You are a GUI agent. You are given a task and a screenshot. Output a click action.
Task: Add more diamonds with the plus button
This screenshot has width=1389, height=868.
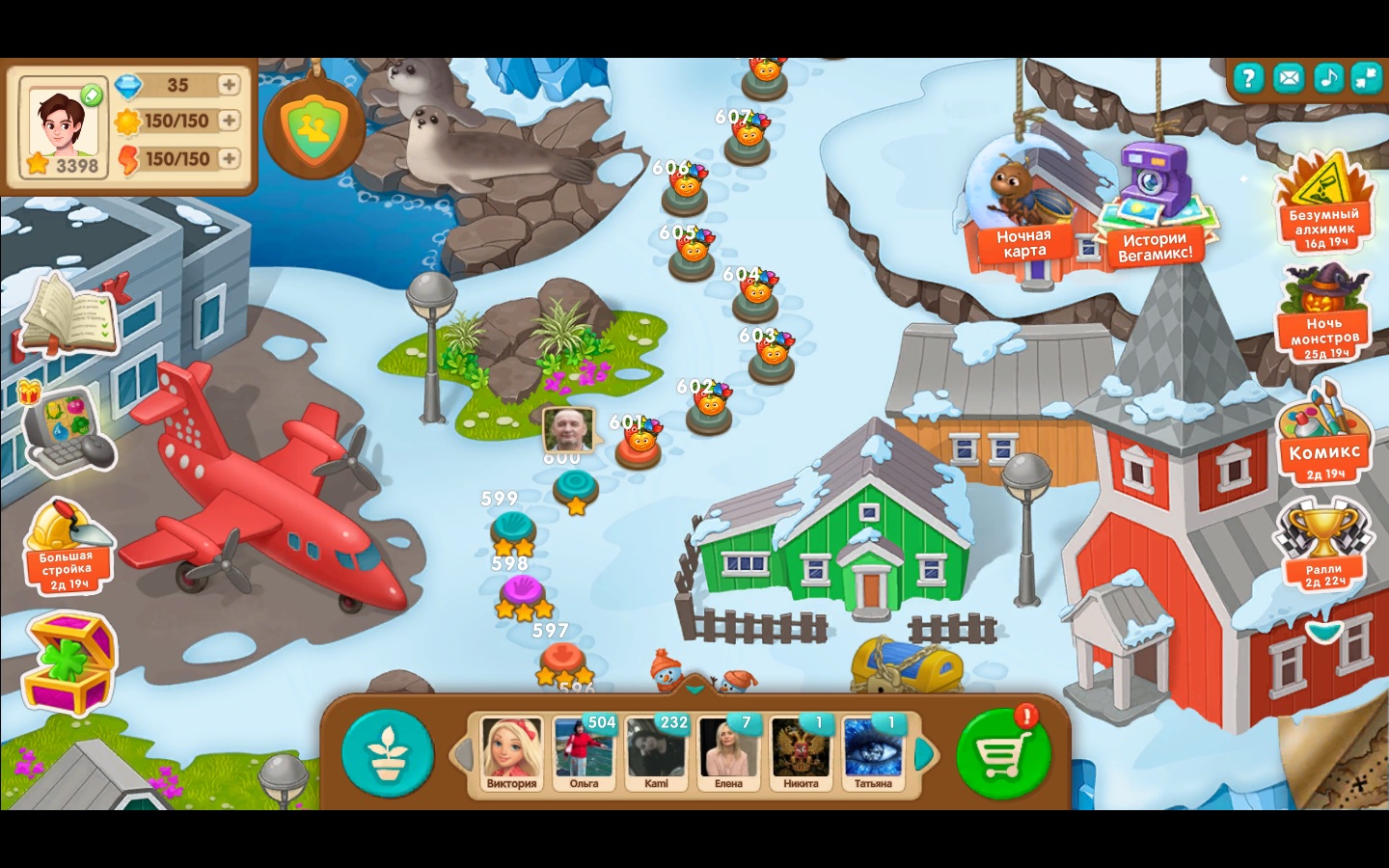[229, 85]
